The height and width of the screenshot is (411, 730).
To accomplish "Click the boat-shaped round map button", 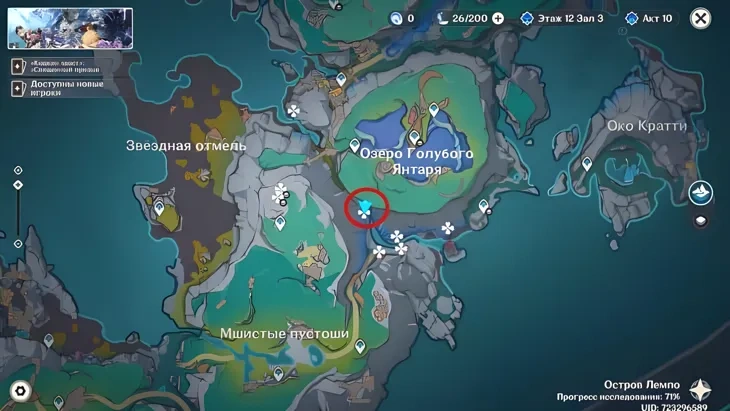I will click(701, 192).
